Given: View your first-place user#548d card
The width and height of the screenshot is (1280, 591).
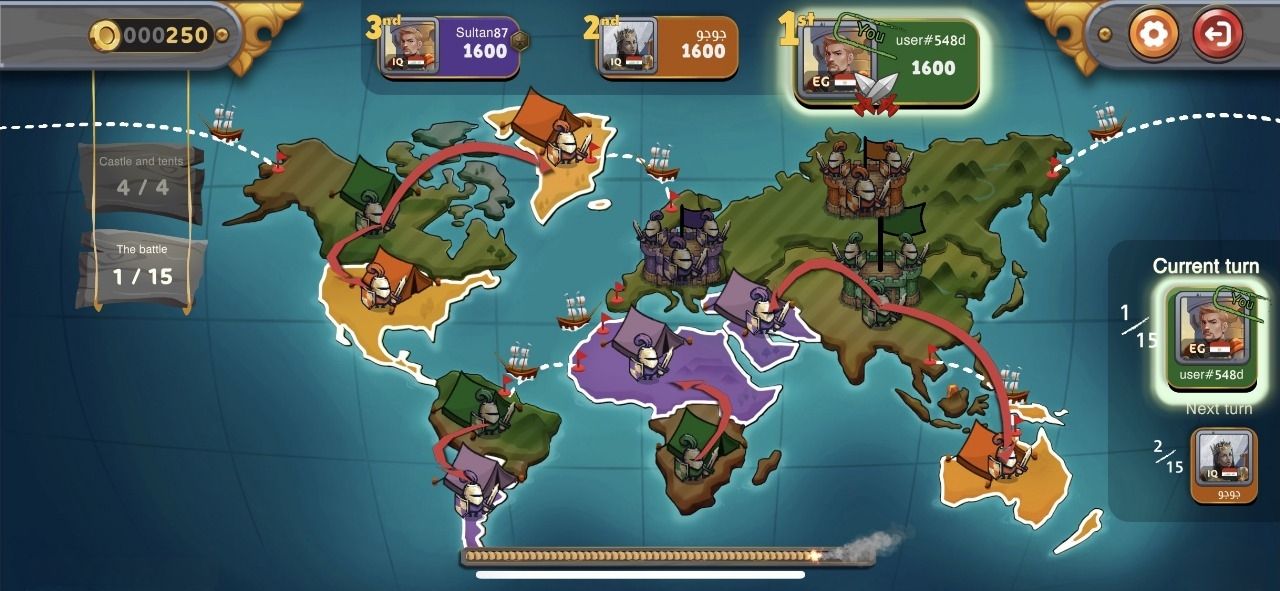Looking at the screenshot, I should pos(886,62).
